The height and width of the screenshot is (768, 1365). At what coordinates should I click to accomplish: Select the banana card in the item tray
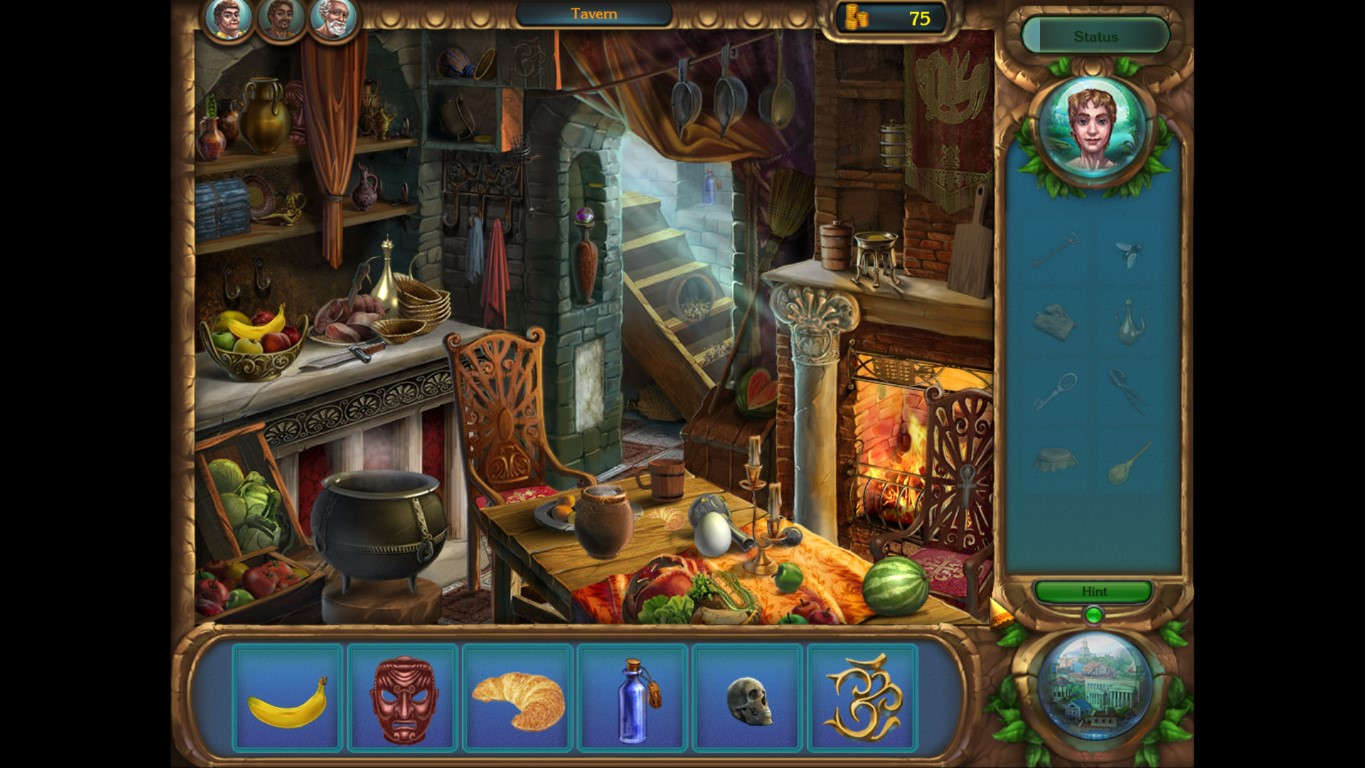click(288, 697)
